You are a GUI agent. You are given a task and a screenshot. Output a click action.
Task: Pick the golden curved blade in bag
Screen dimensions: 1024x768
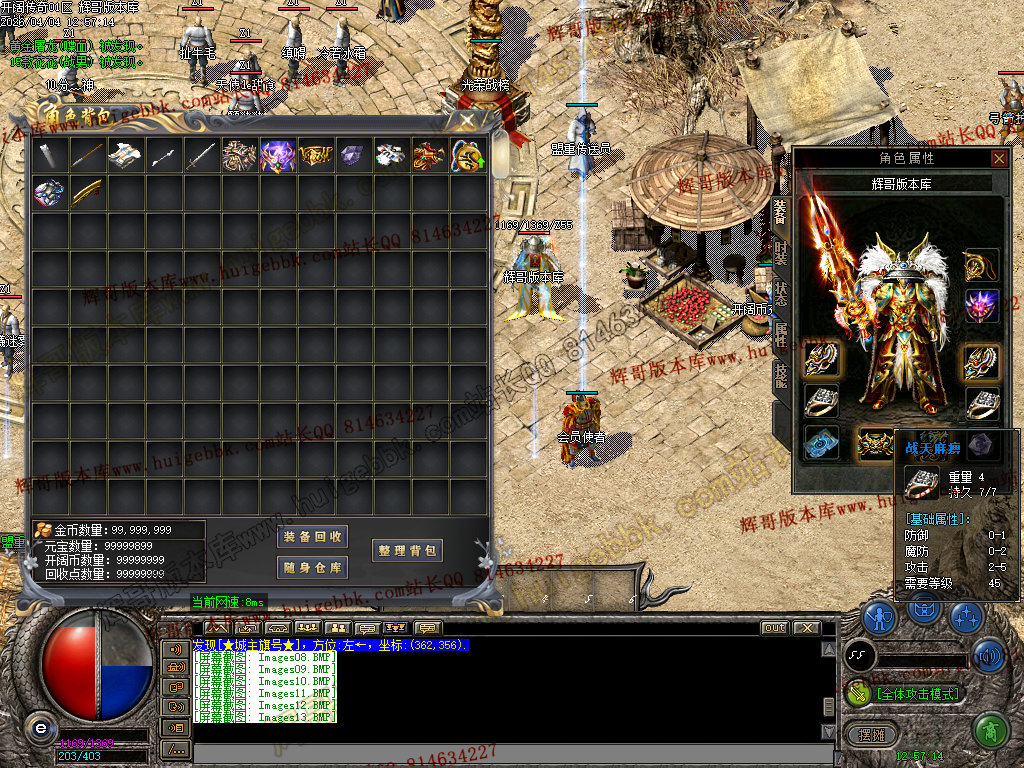coord(86,192)
